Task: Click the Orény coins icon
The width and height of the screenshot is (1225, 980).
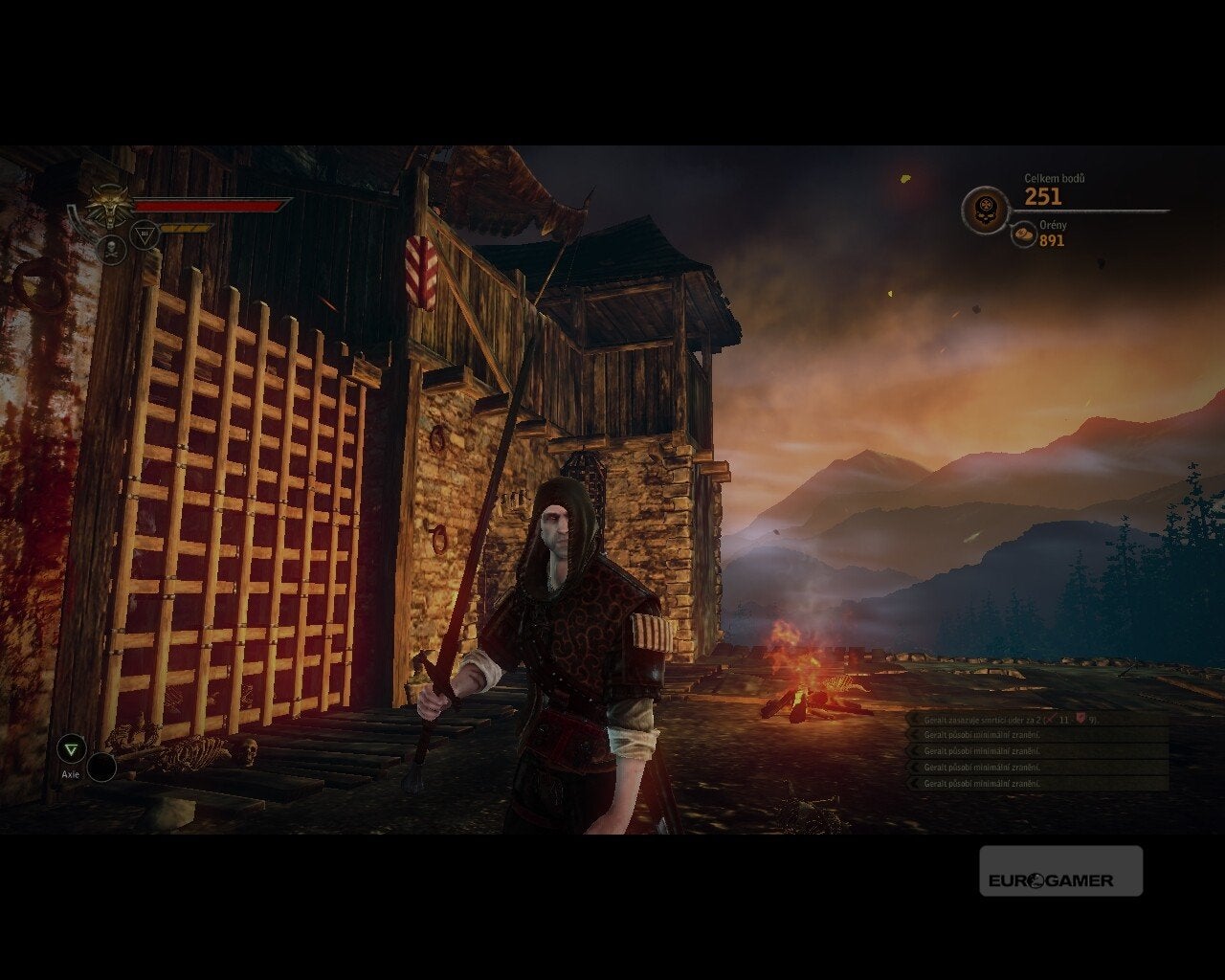Action: [1024, 234]
